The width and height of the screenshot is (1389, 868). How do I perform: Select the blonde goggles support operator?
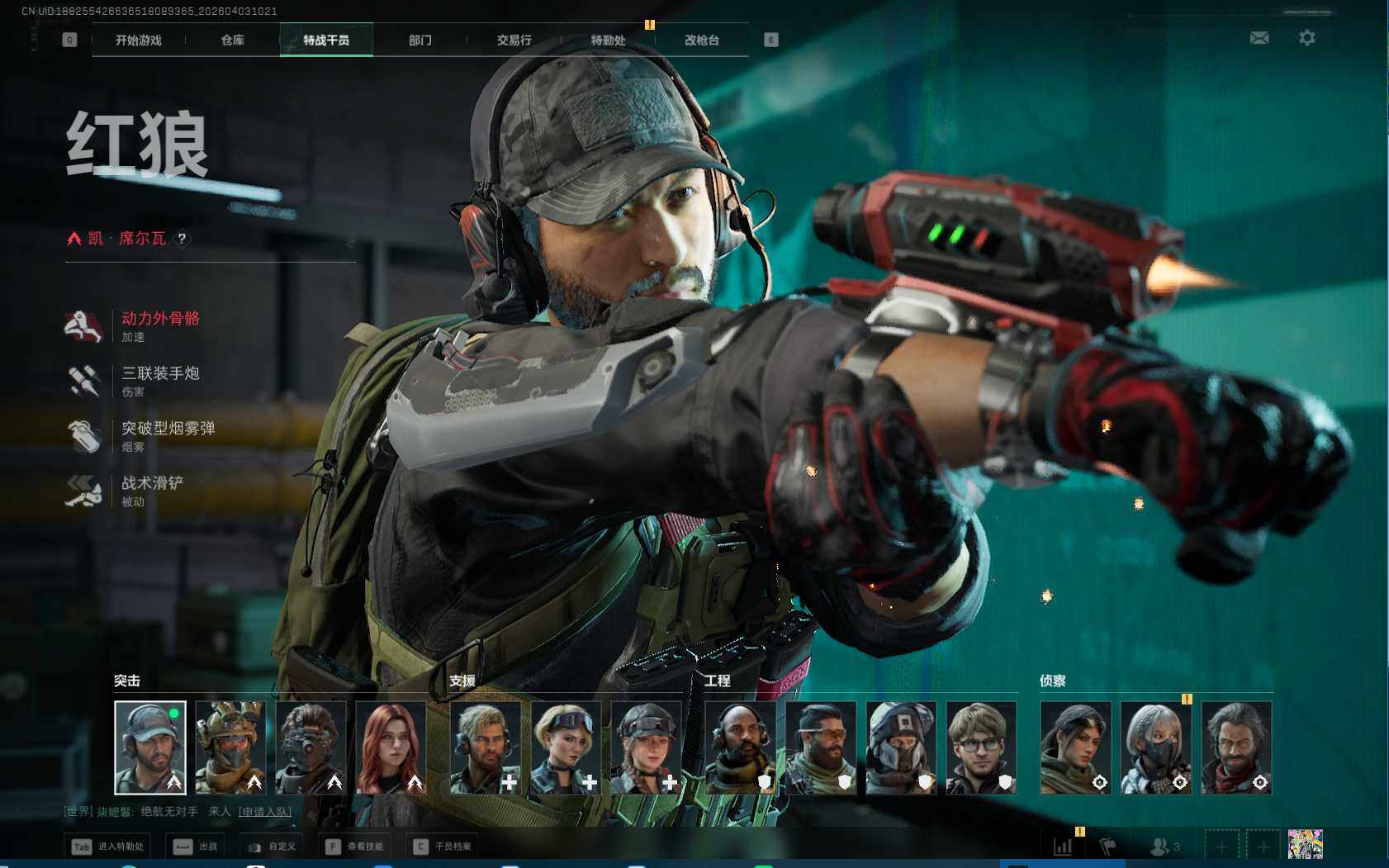[x=566, y=747]
